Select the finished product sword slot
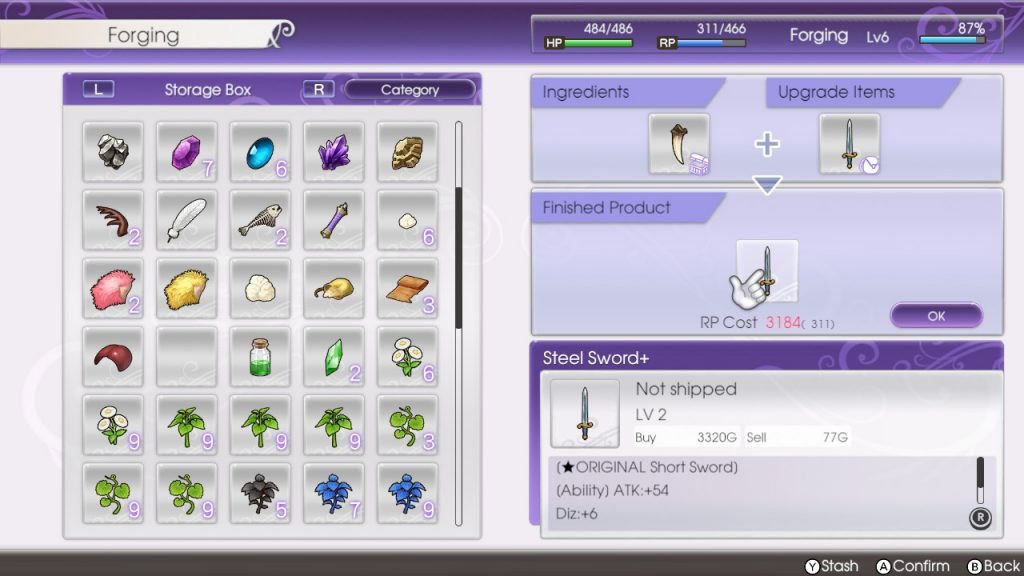This screenshot has width=1024, height=576. point(767,270)
